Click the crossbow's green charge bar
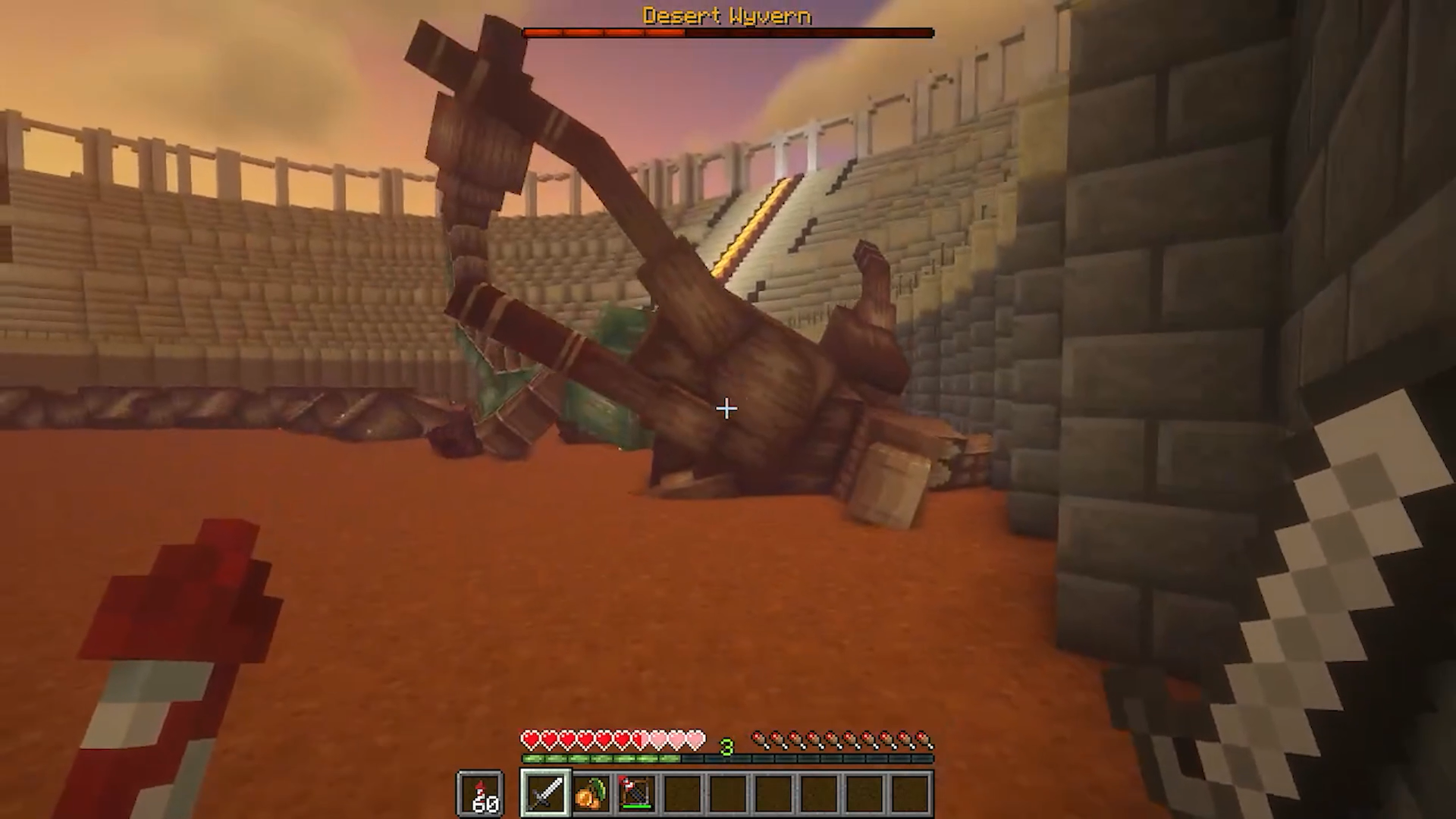 [x=636, y=806]
